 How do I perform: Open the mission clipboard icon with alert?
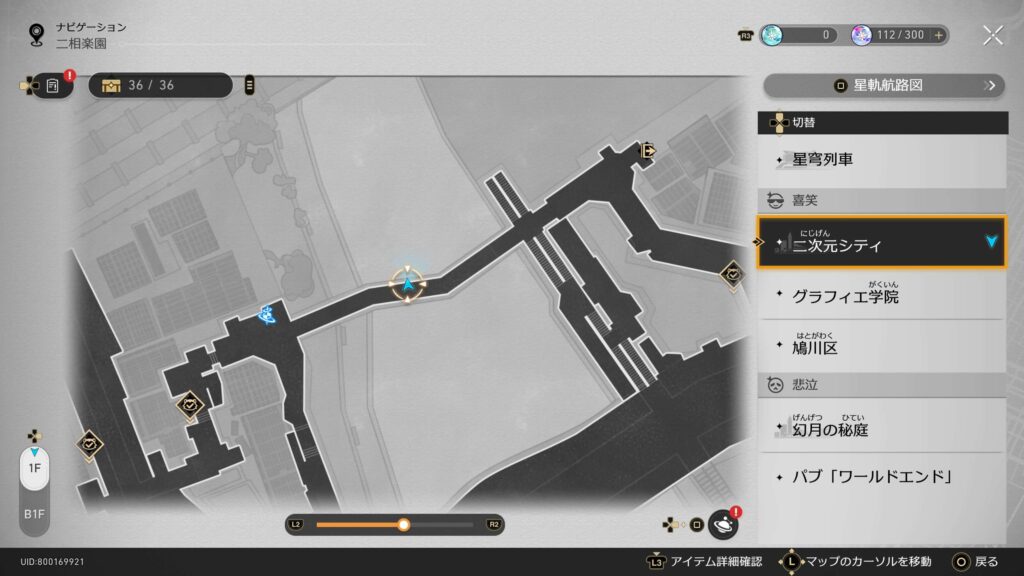click(x=54, y=85)
